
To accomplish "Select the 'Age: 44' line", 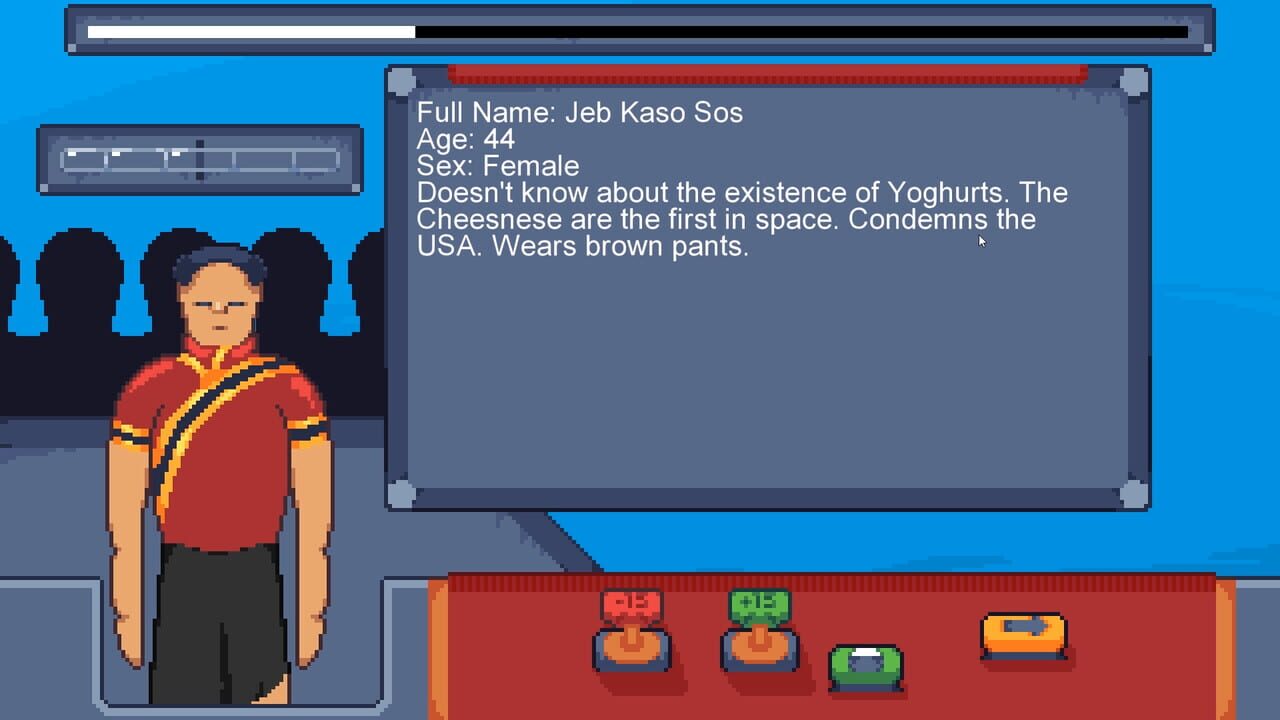I will [465, 140].
